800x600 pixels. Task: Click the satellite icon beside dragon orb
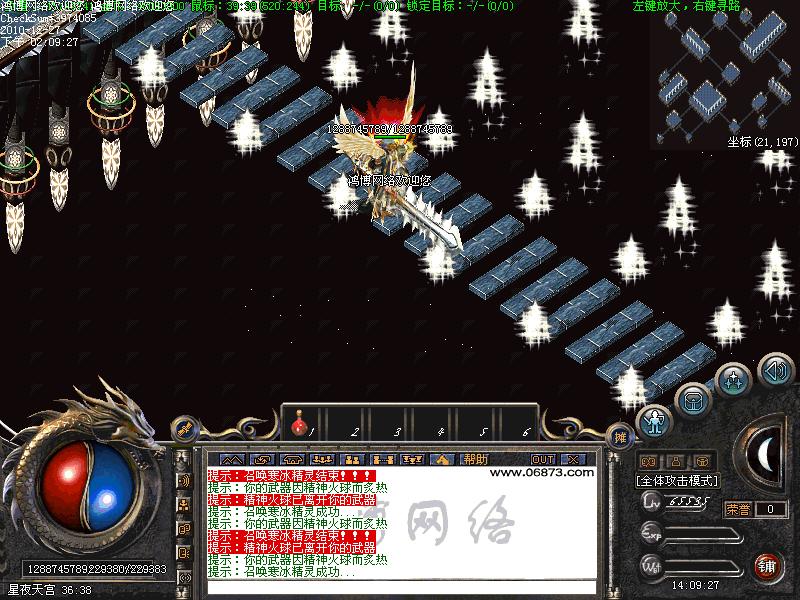pyautogui.click(x=184, y=428)
